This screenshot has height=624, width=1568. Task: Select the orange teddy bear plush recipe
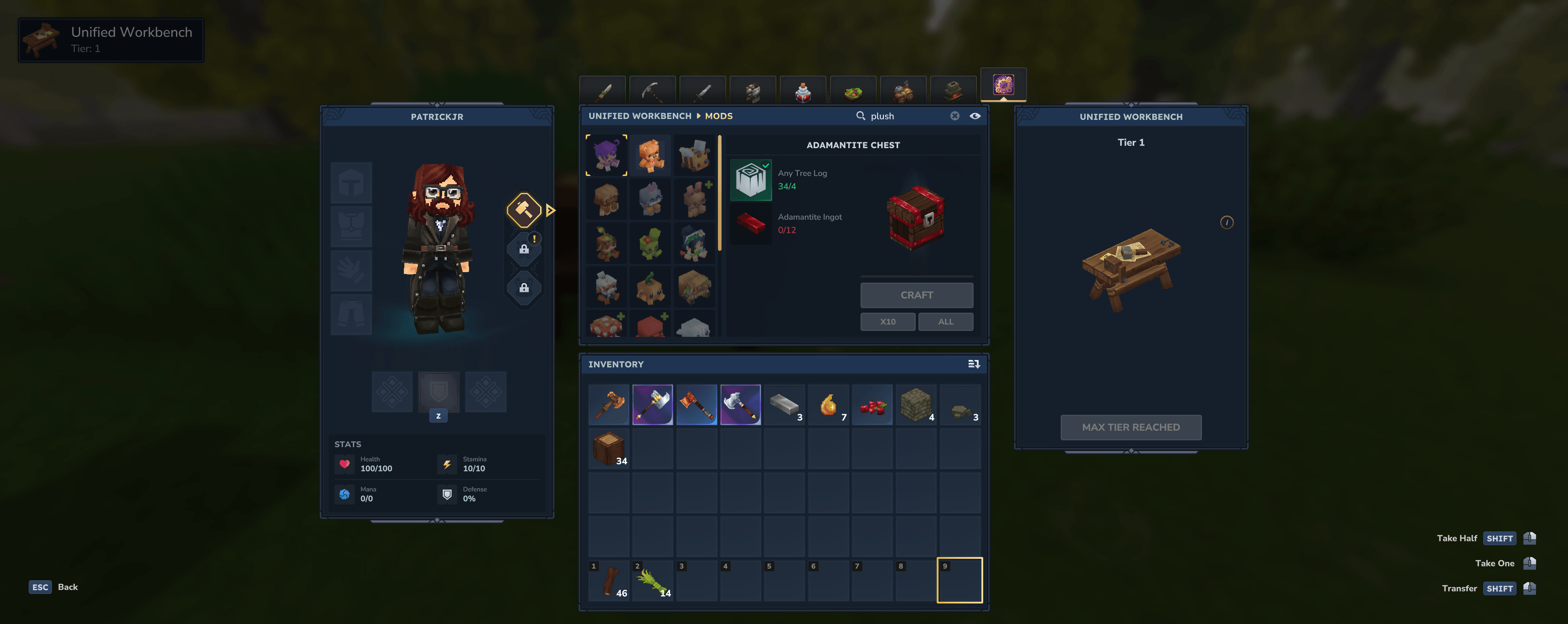pyautogui.click(x=650, y=155)
